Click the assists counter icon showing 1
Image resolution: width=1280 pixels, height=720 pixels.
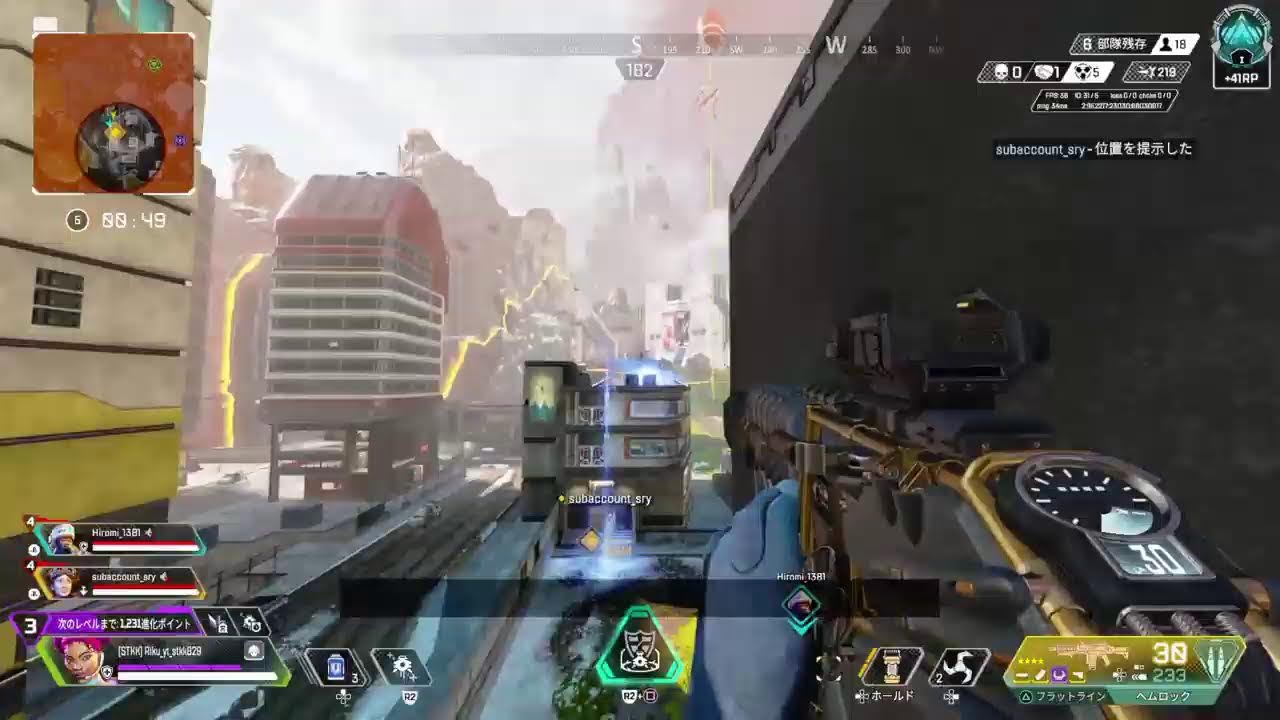(x=1042, y=71)
